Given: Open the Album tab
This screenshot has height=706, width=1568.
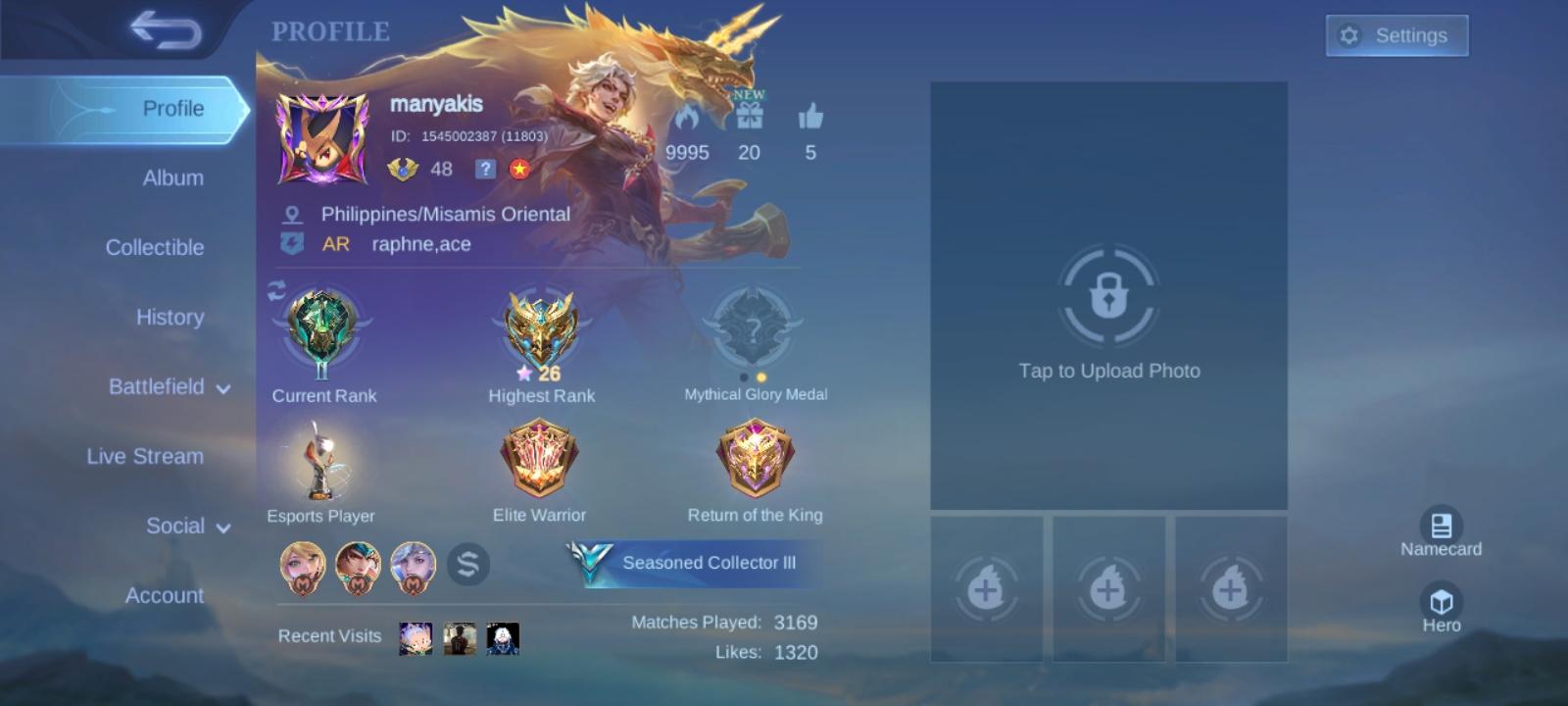Looking at the screenshot, I should coord(171,177).
